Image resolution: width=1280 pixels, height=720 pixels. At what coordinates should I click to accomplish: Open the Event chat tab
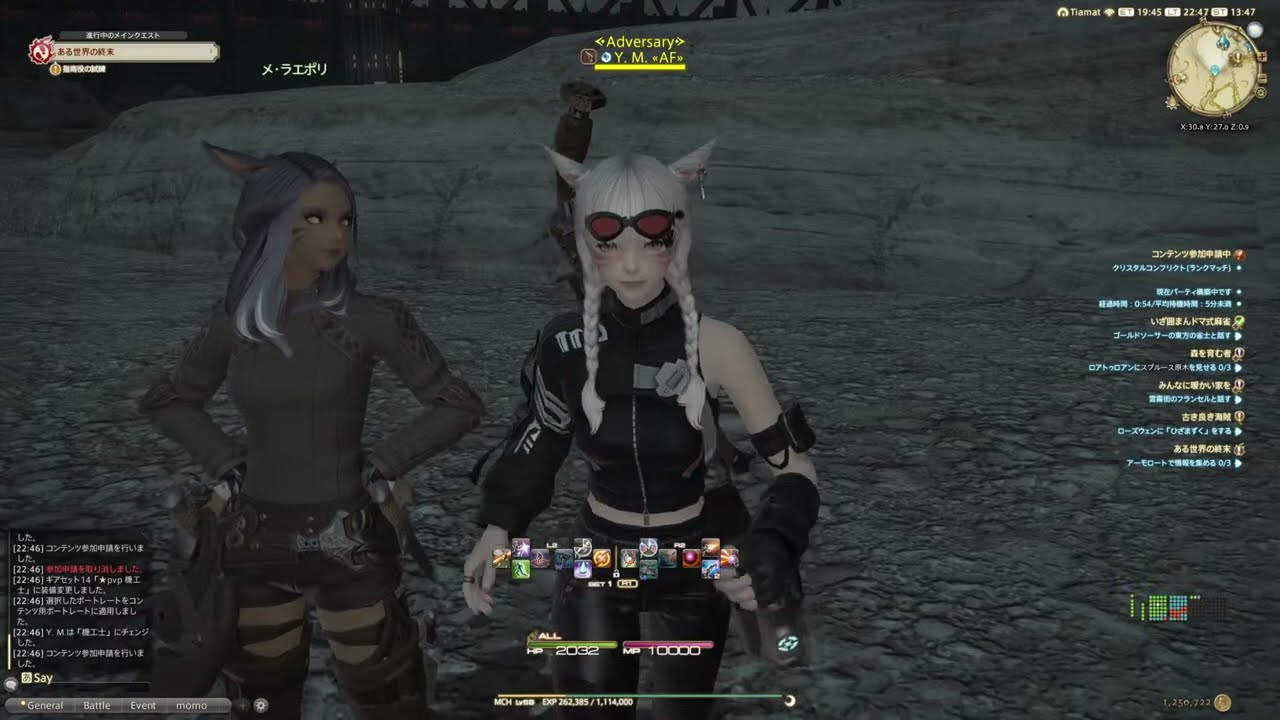click(x=143, y=705)
